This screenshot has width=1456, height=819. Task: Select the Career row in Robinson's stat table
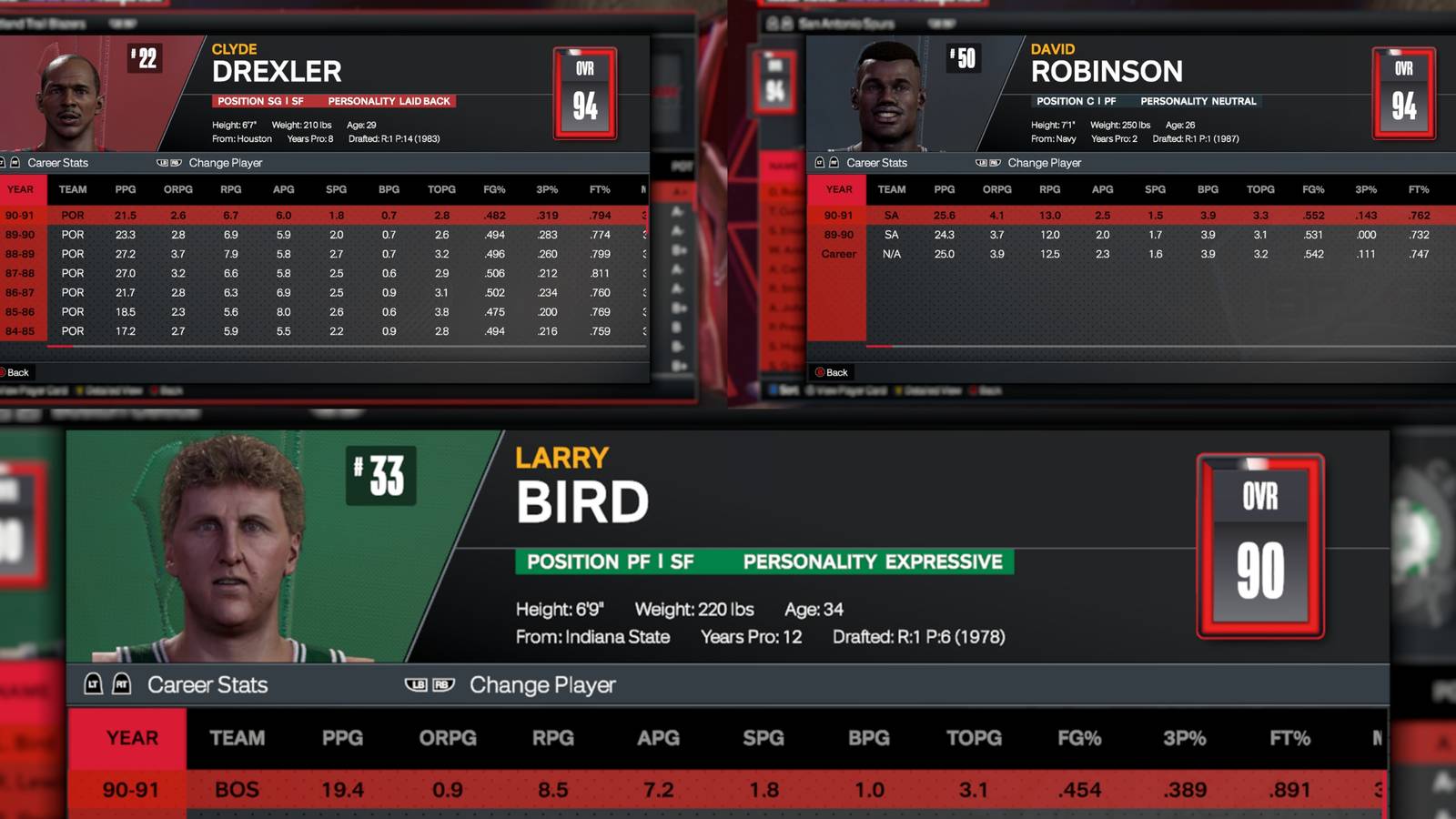(x=1001, y=253)
